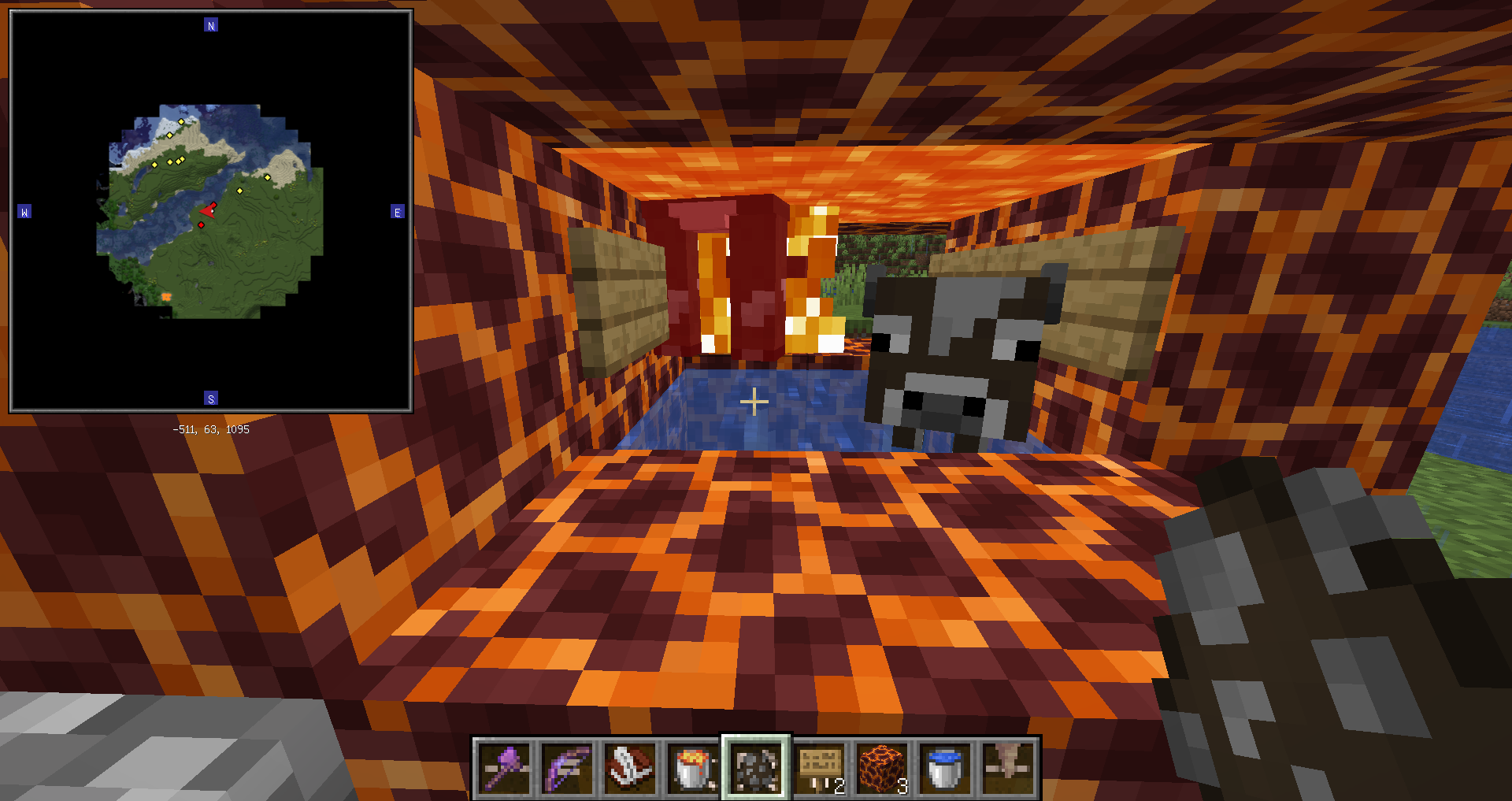Click the orange marker on the minimap
The height and width of the screenshot is (801, 1512).
[166, 296]
